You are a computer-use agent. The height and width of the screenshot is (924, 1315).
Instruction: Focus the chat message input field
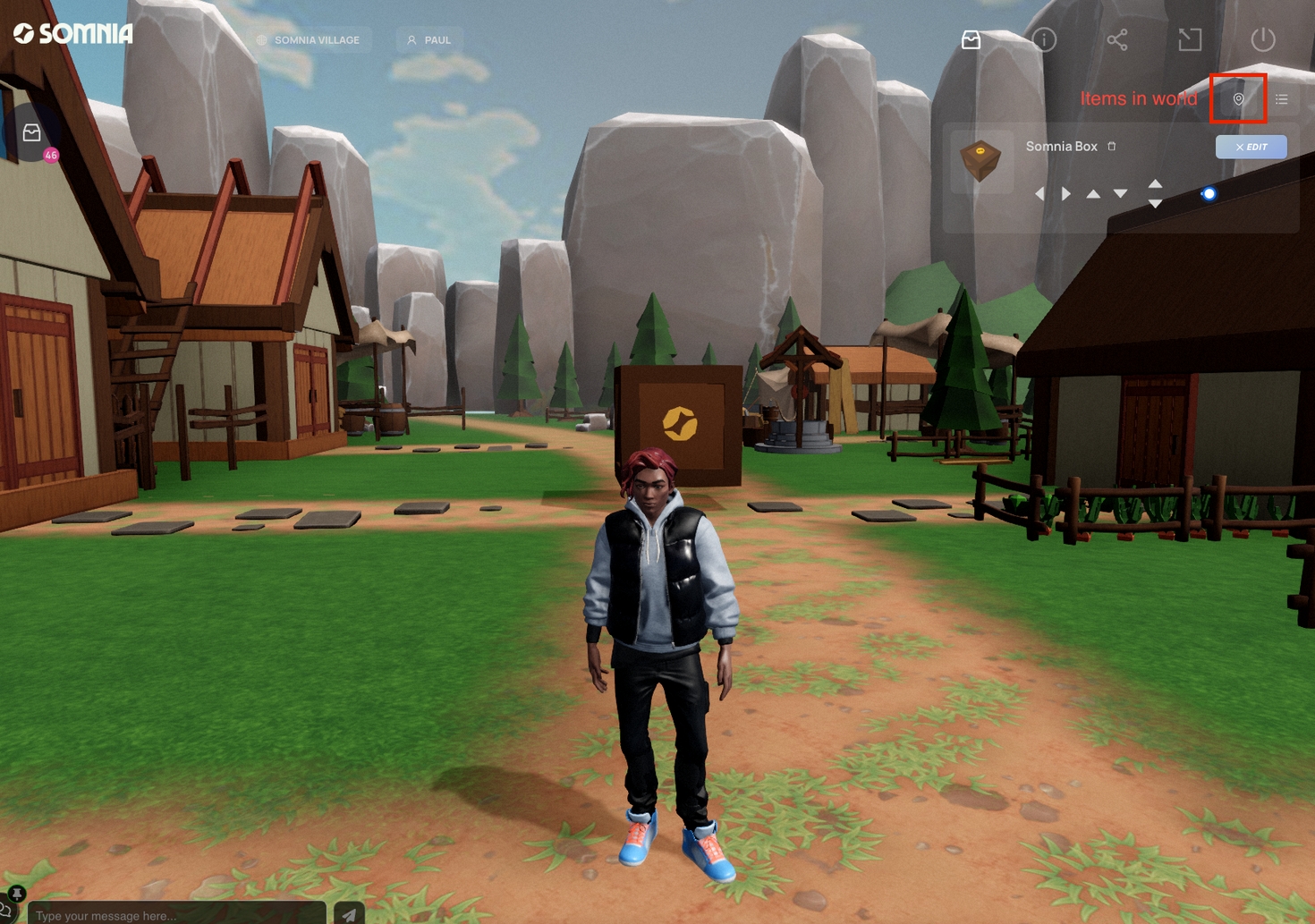point(176,915)
